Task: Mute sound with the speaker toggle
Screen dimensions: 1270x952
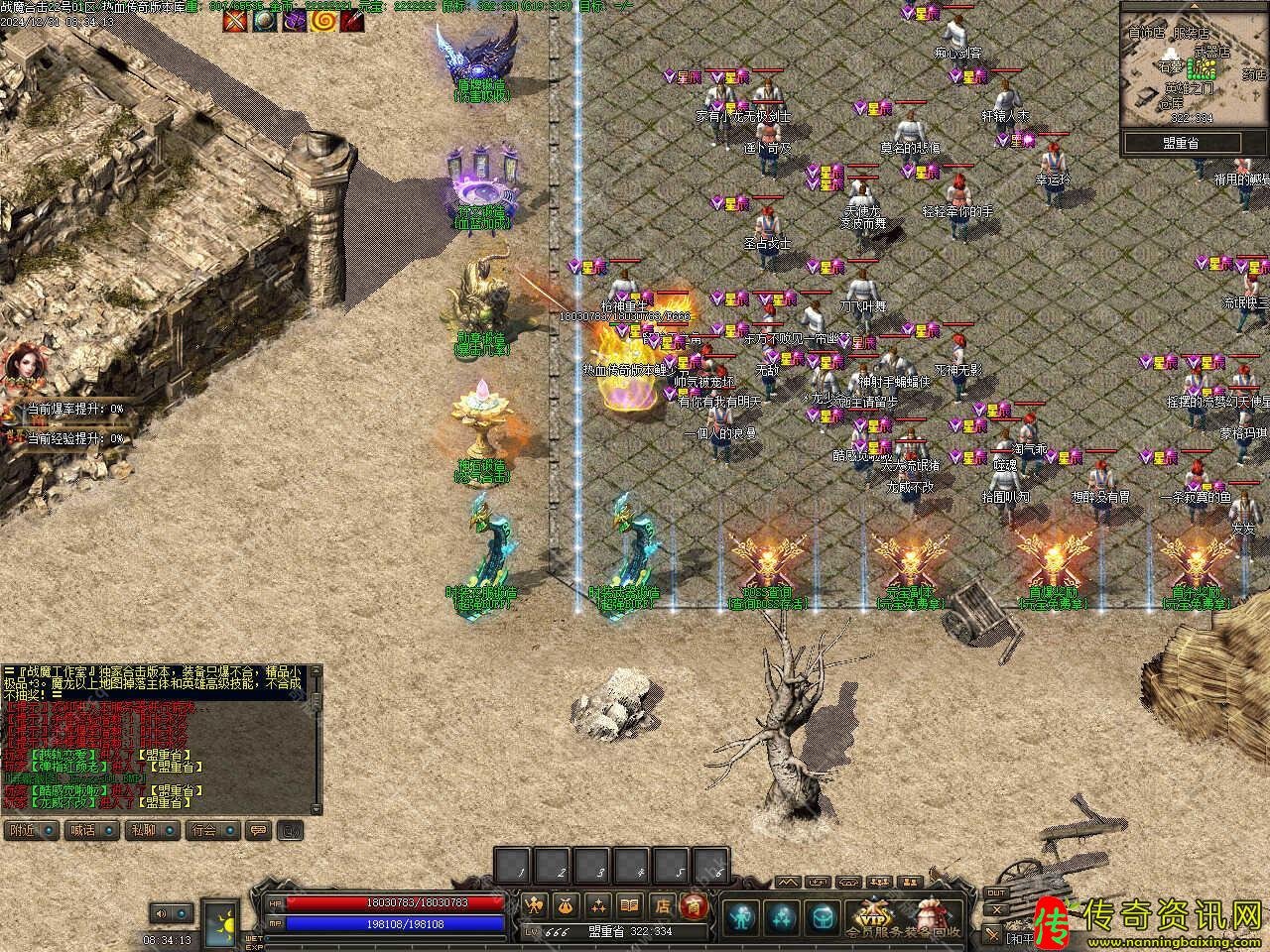Action: click(164, 913)
